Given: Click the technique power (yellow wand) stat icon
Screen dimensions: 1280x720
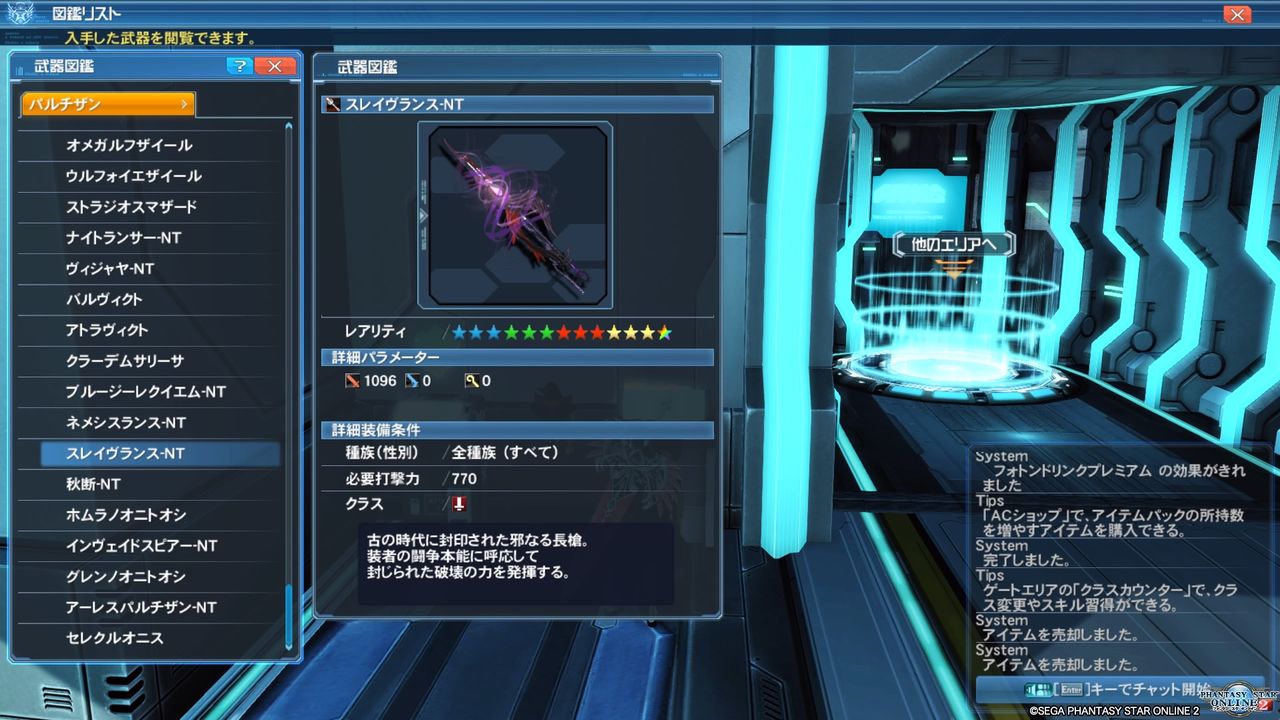Looking at the screenshot, I should tap(474, 380).
